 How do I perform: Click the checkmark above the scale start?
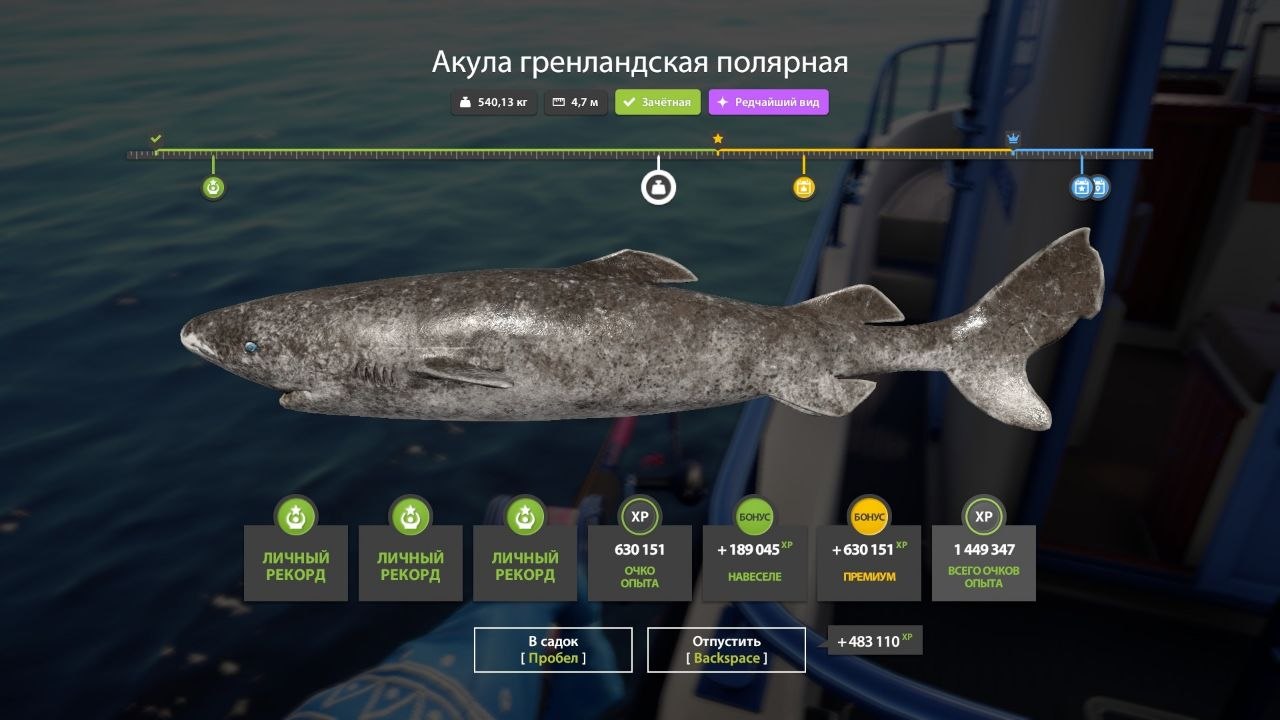pos(155,139)
